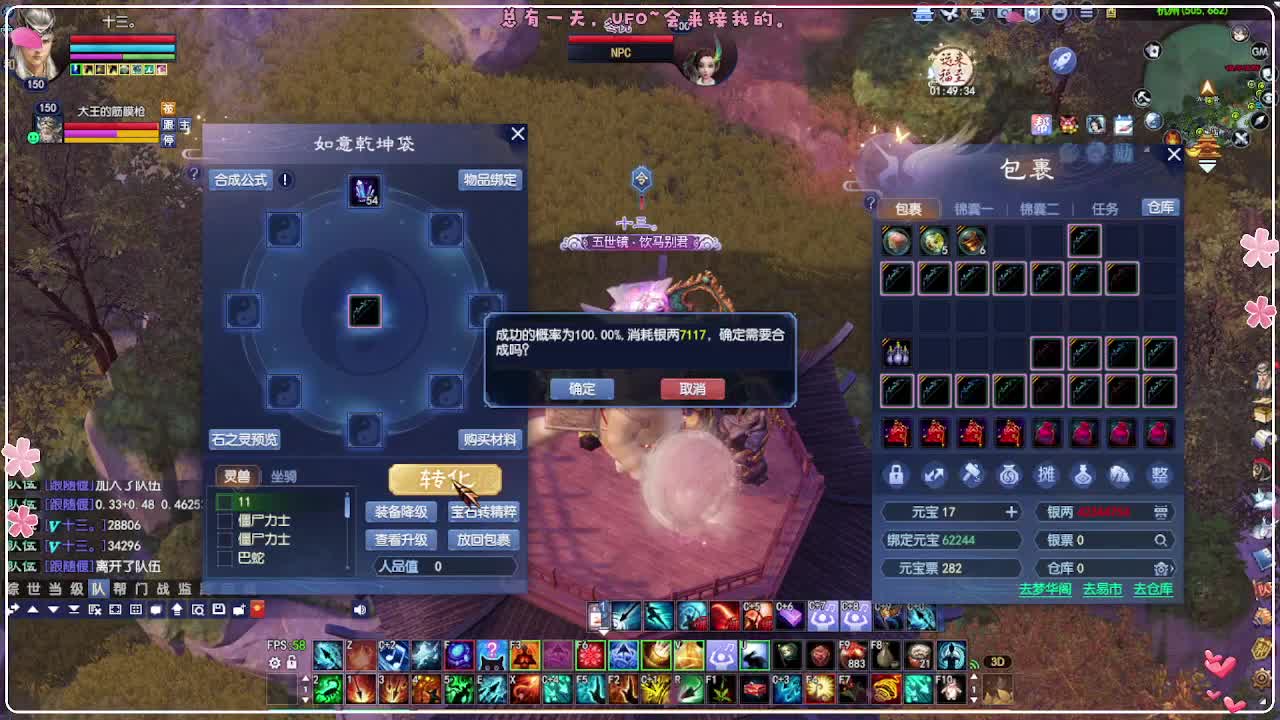Click the magnifier icon beside 银票 0
The height and width of the screenshot is (720, 1280).
(1162, 540)
